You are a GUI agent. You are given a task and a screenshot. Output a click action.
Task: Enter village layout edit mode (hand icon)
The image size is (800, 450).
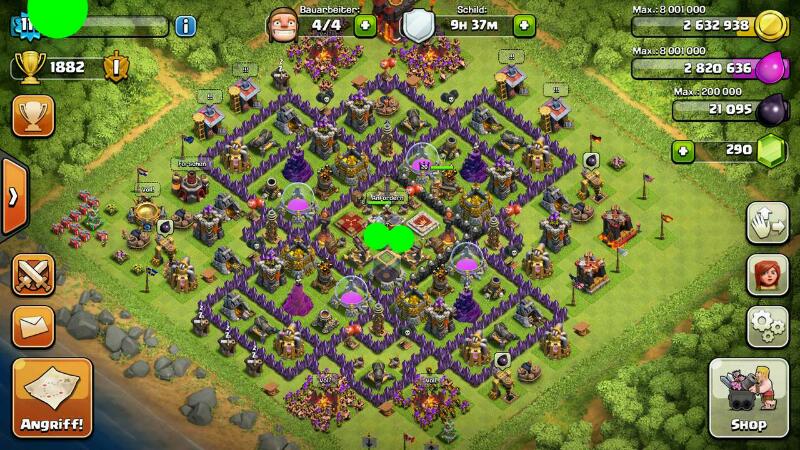(x=767, y=222)
